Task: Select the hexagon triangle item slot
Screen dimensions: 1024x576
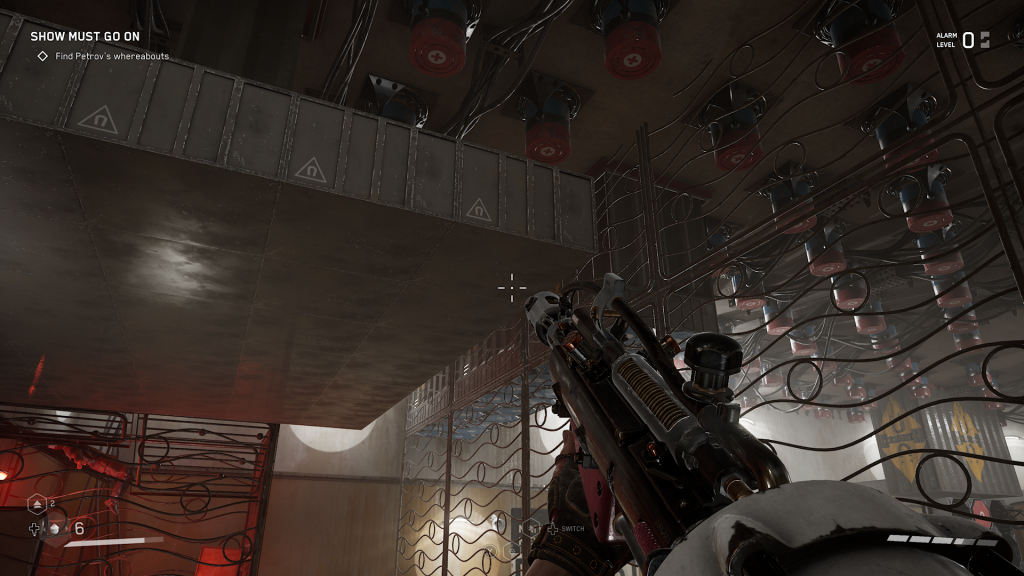Action: (37, 503)
